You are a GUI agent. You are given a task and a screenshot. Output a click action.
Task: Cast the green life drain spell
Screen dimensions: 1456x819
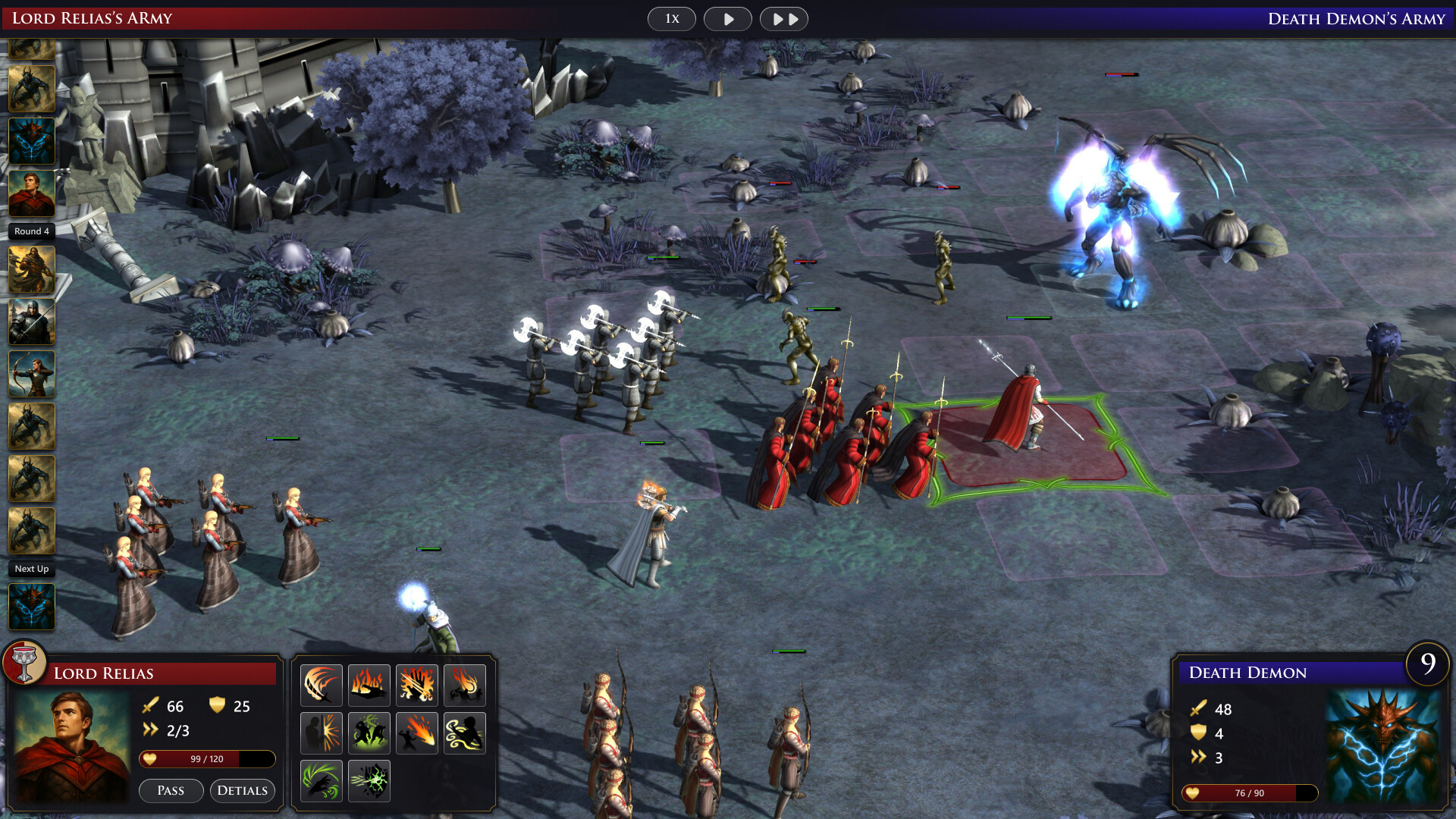click(x=322, y=780)
